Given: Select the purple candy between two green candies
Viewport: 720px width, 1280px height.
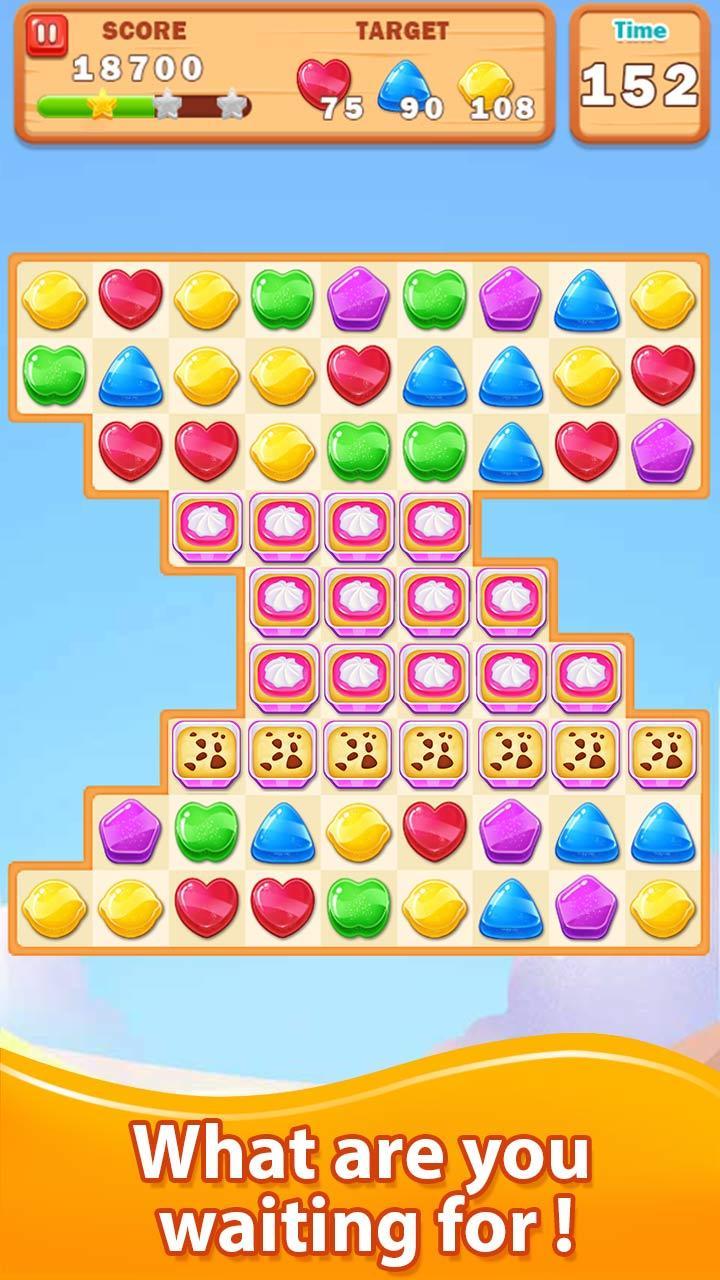Looking at the screenshot, I should [x=357, y=299].
